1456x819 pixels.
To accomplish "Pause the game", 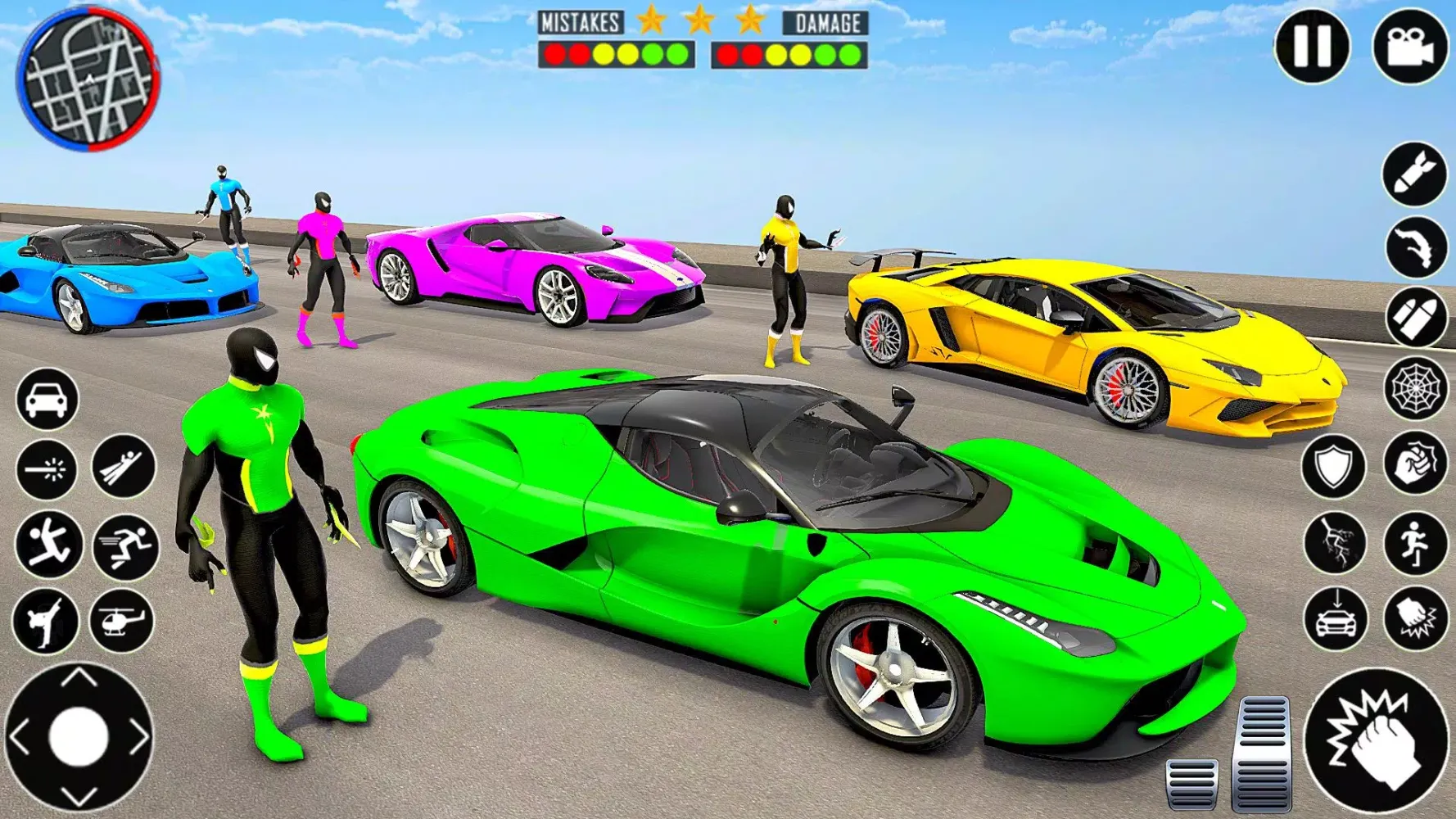I will coord(1312,47).
